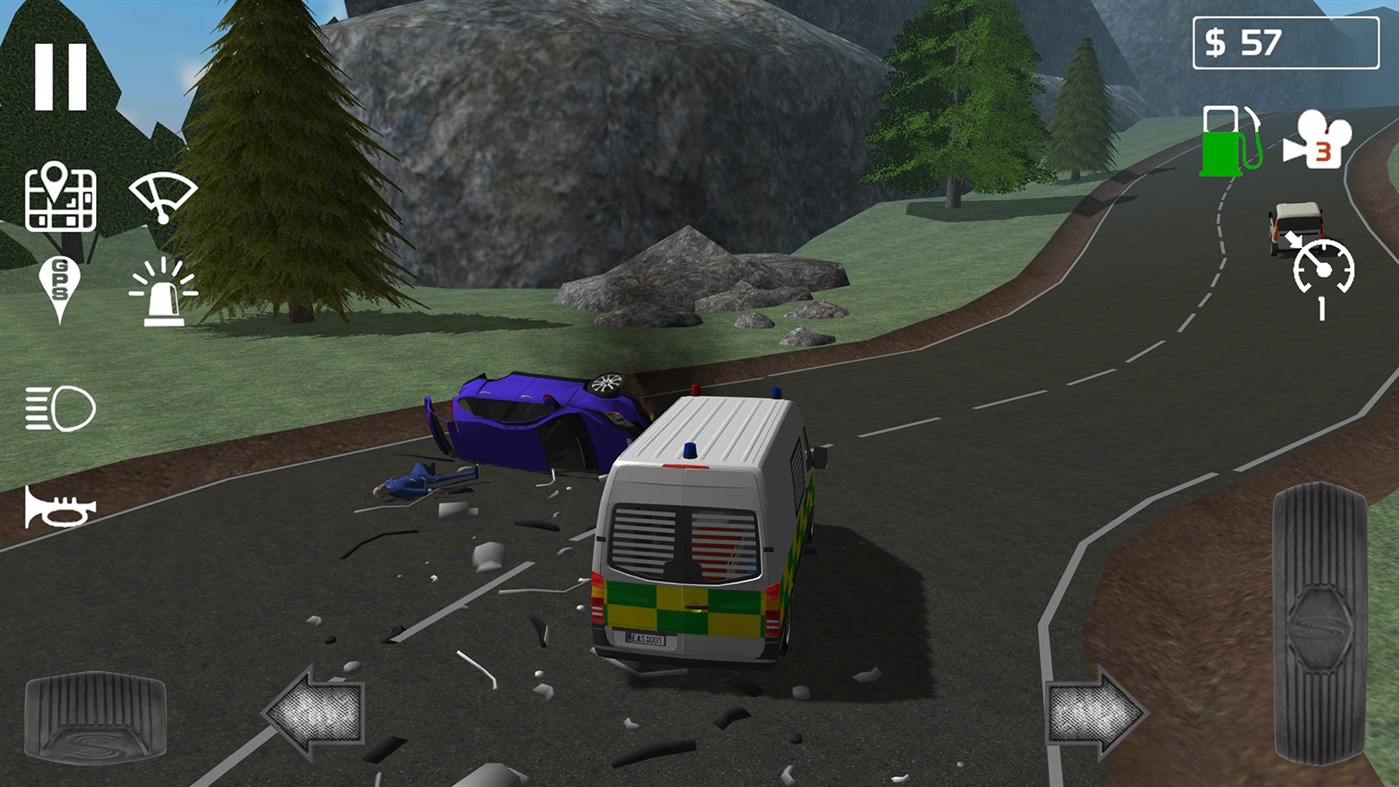
Task: Pause the game
Action: 60,68
